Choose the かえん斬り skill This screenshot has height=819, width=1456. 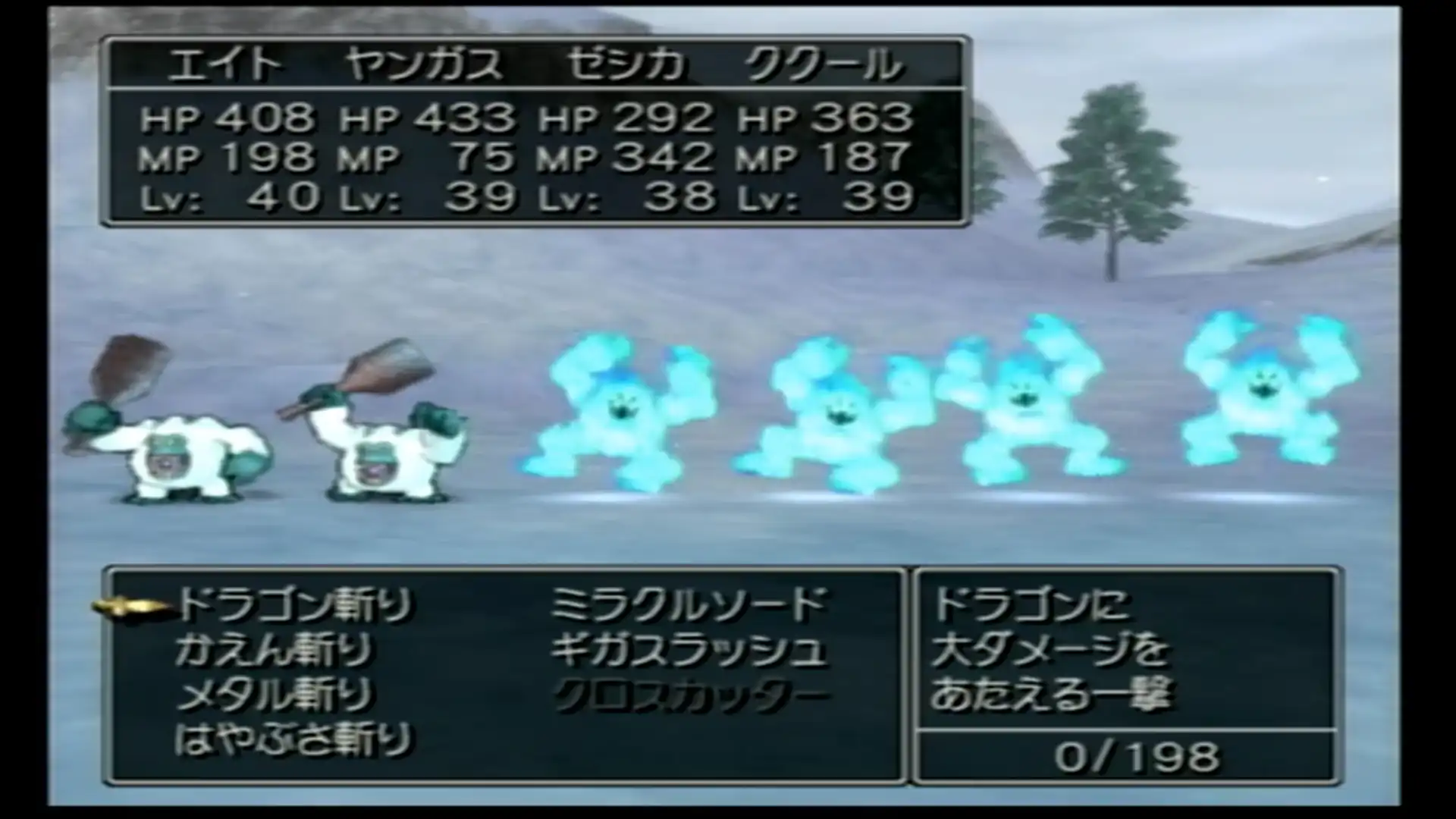275,651
